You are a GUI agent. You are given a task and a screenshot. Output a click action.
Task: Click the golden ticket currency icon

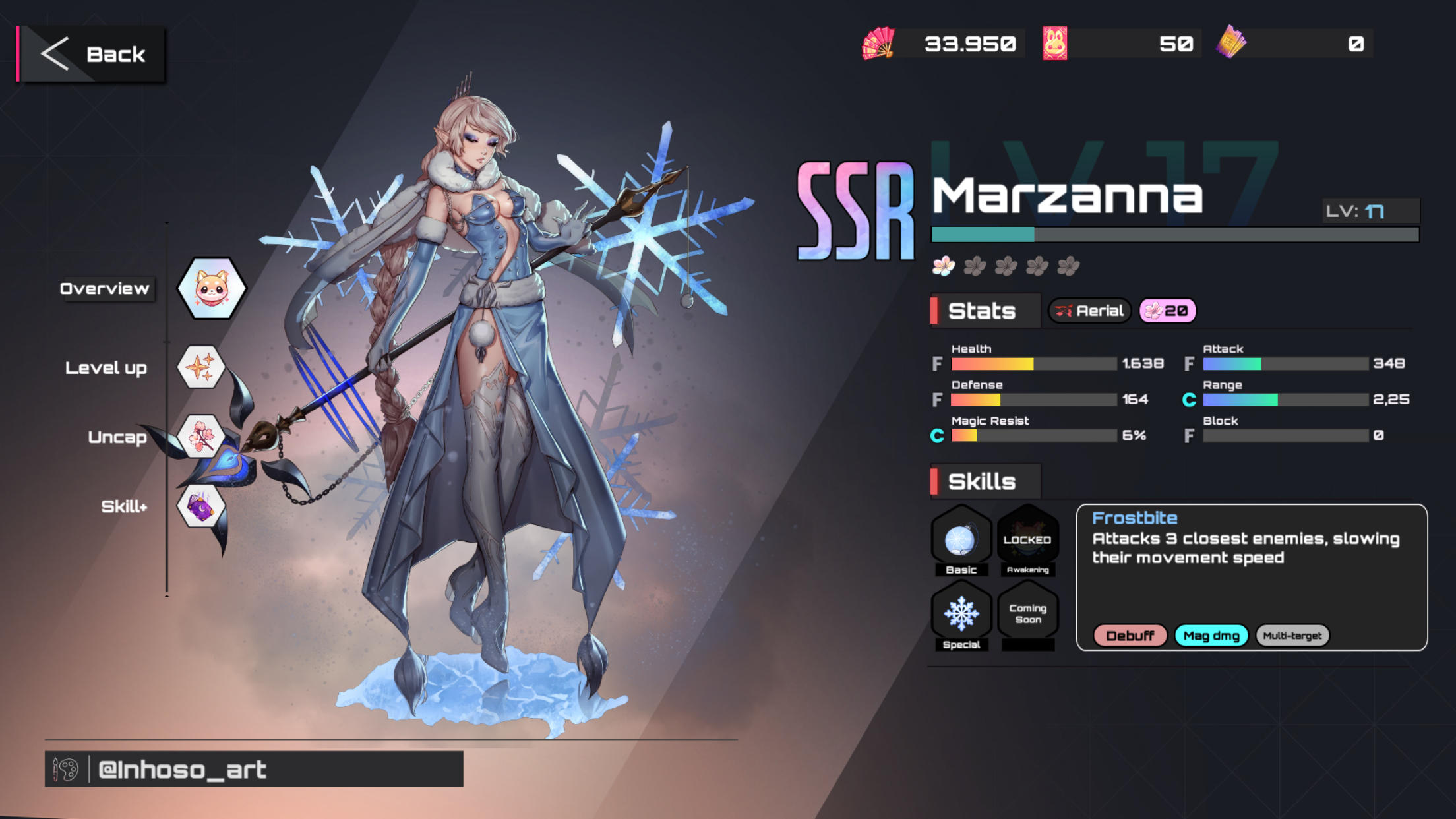tap(1230, 44)
